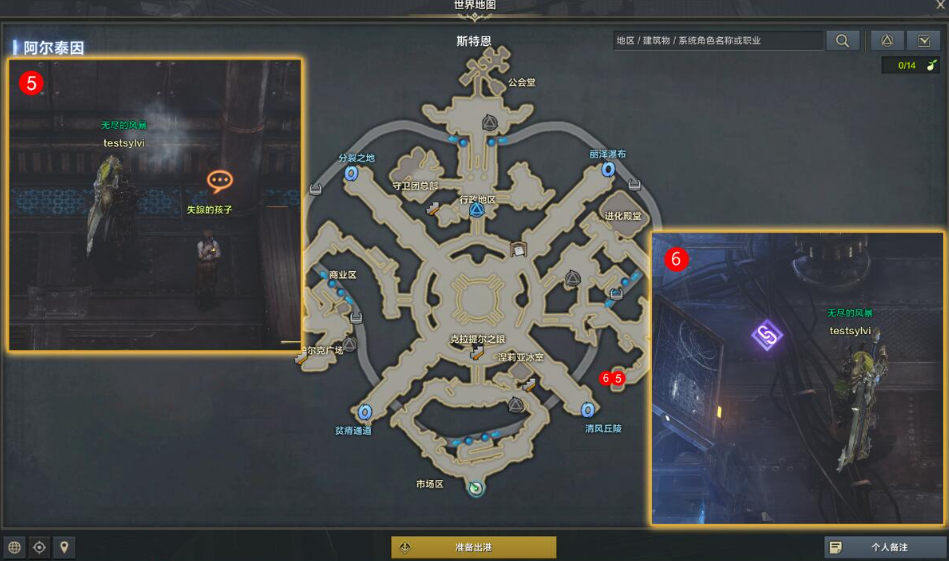Select the 贫瘠通道 portal marker

[x=365, y=412]
